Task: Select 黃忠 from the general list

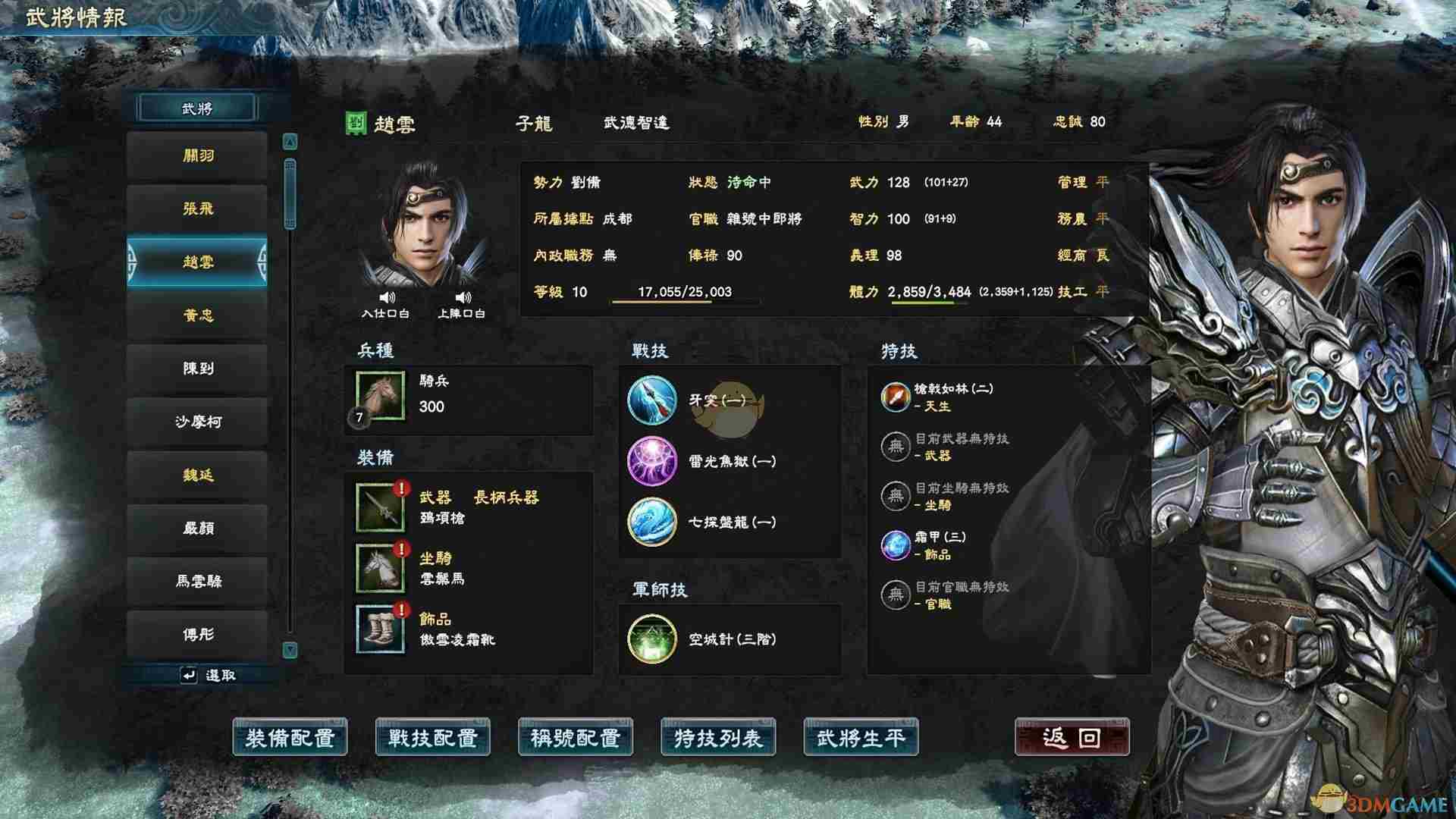Action: click(197, 315)
